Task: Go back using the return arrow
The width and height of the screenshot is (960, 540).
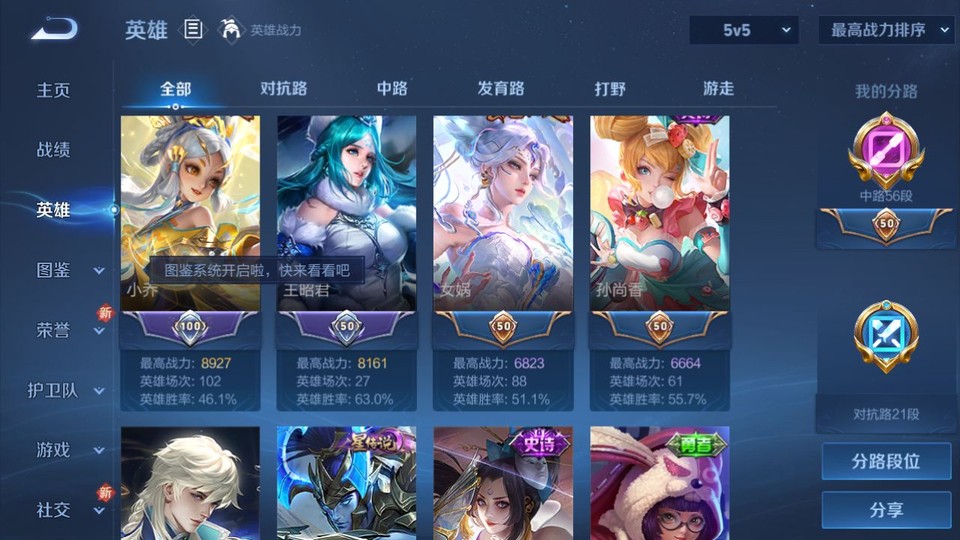Action: click(54, 30)
